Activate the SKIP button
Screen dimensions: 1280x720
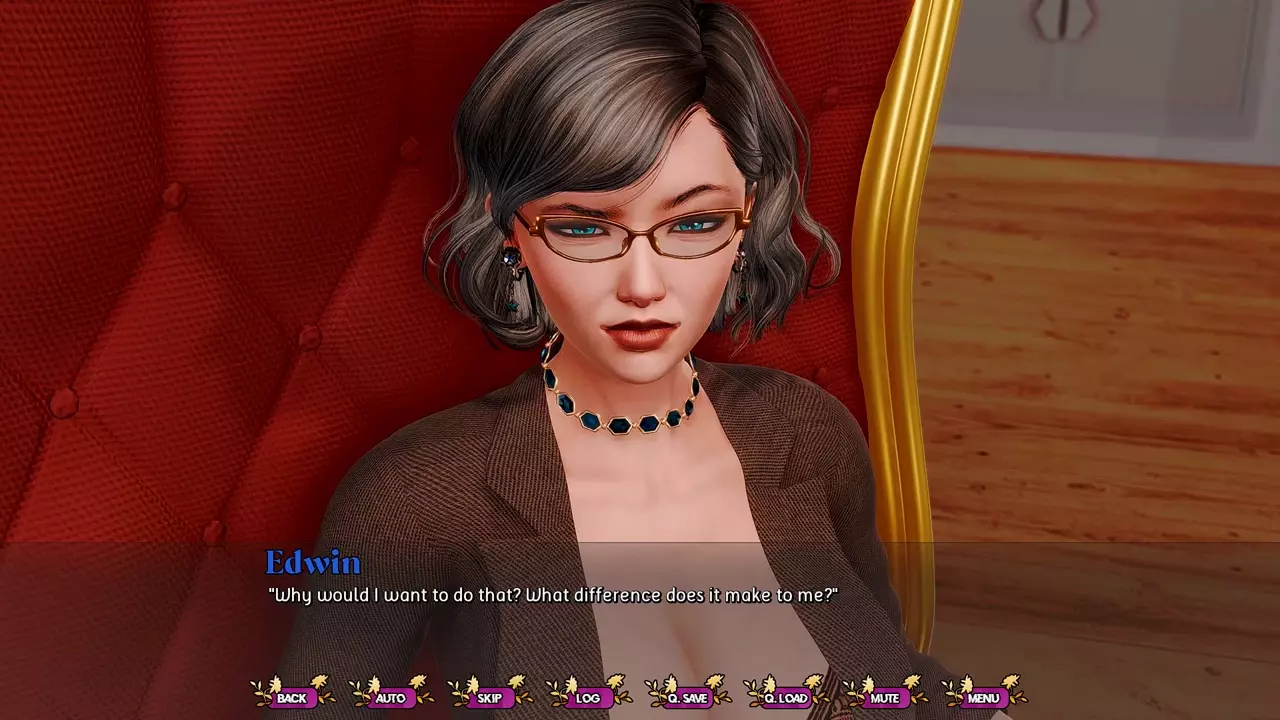click(x=489, y=697)
